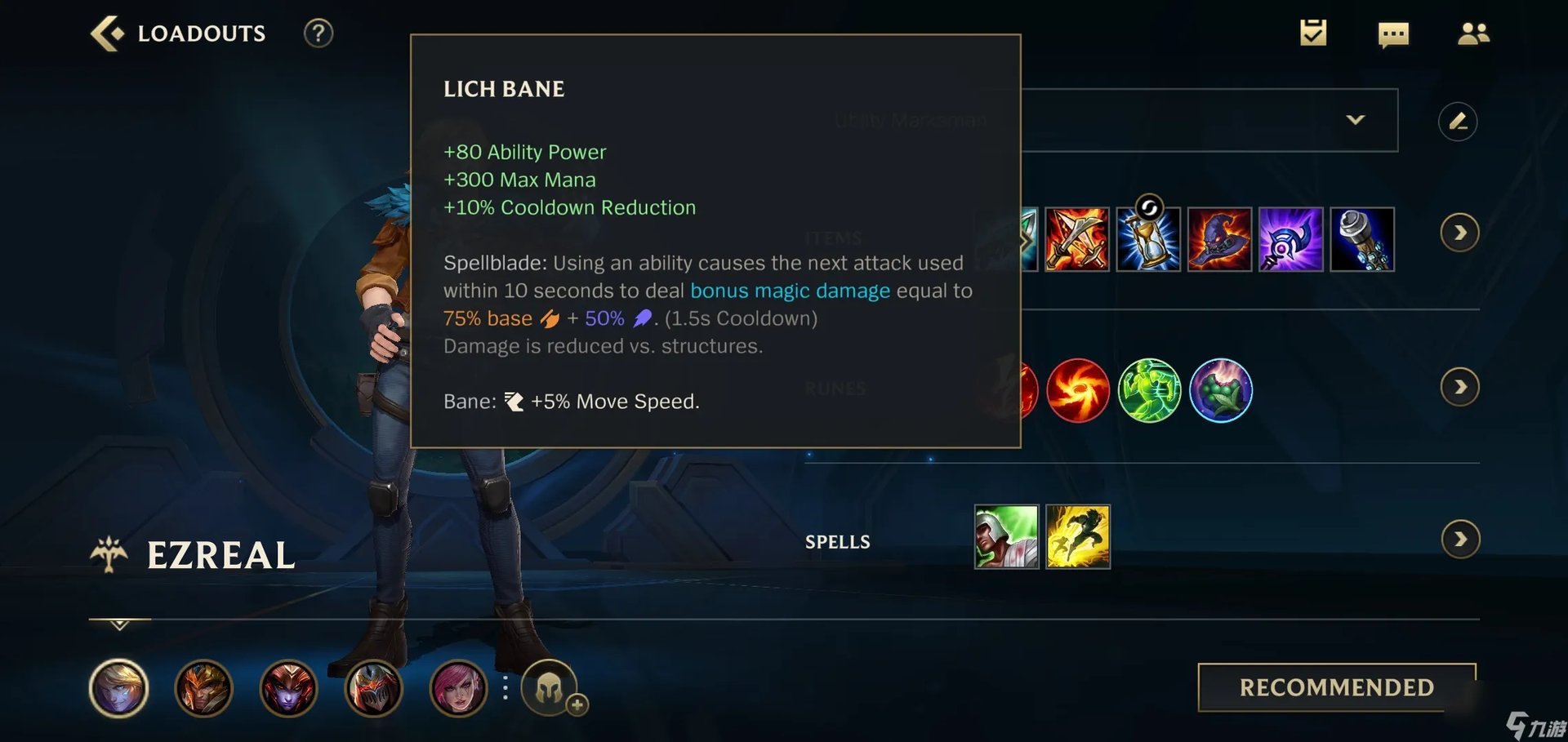Select the pink-haired Vi champion portrait
The width and height of the screenshot is (1568, 742).
[x=460, y=688]
